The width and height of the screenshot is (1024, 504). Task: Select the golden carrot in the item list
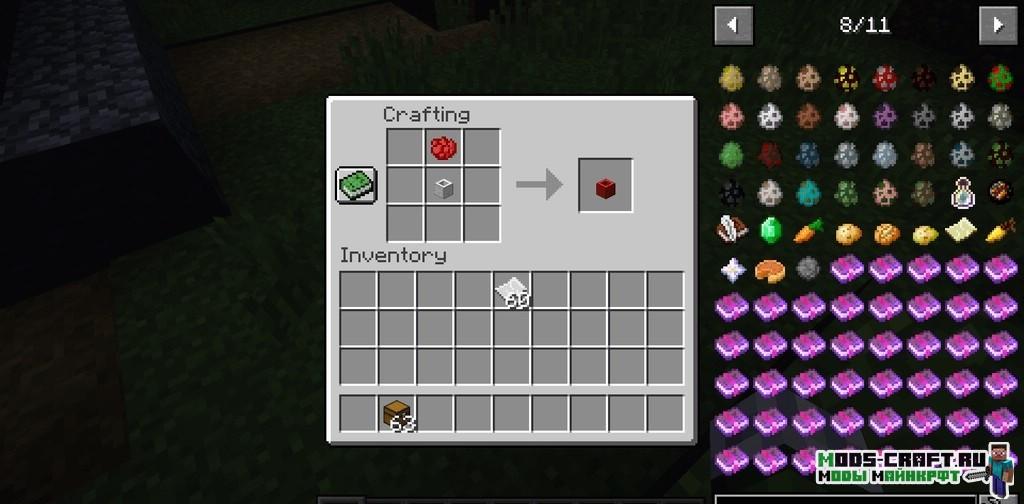click(999, 231)
